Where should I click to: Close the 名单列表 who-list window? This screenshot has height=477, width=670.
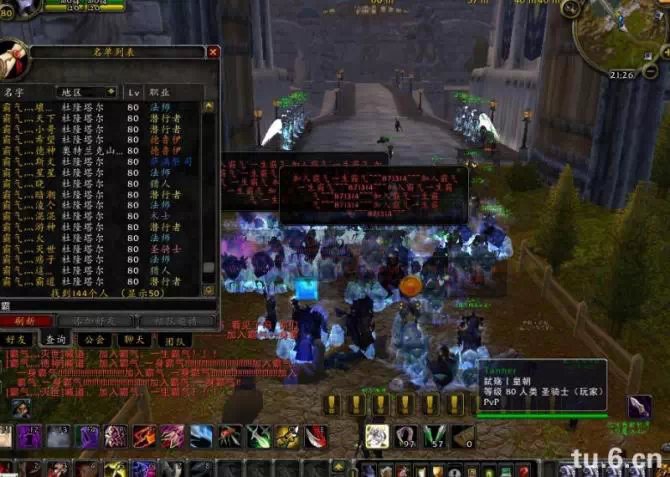212,52
